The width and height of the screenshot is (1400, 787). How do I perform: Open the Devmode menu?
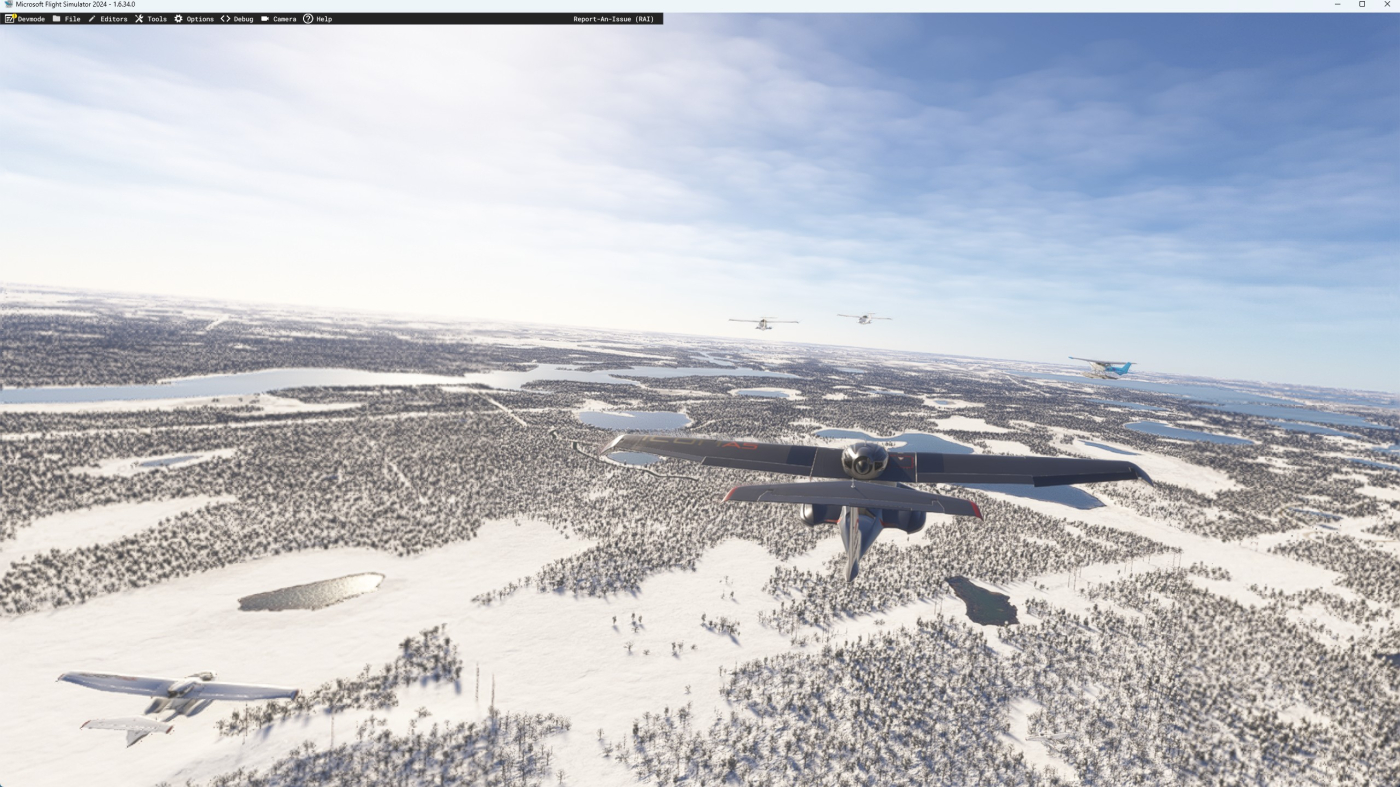click(x=26, y=19)
